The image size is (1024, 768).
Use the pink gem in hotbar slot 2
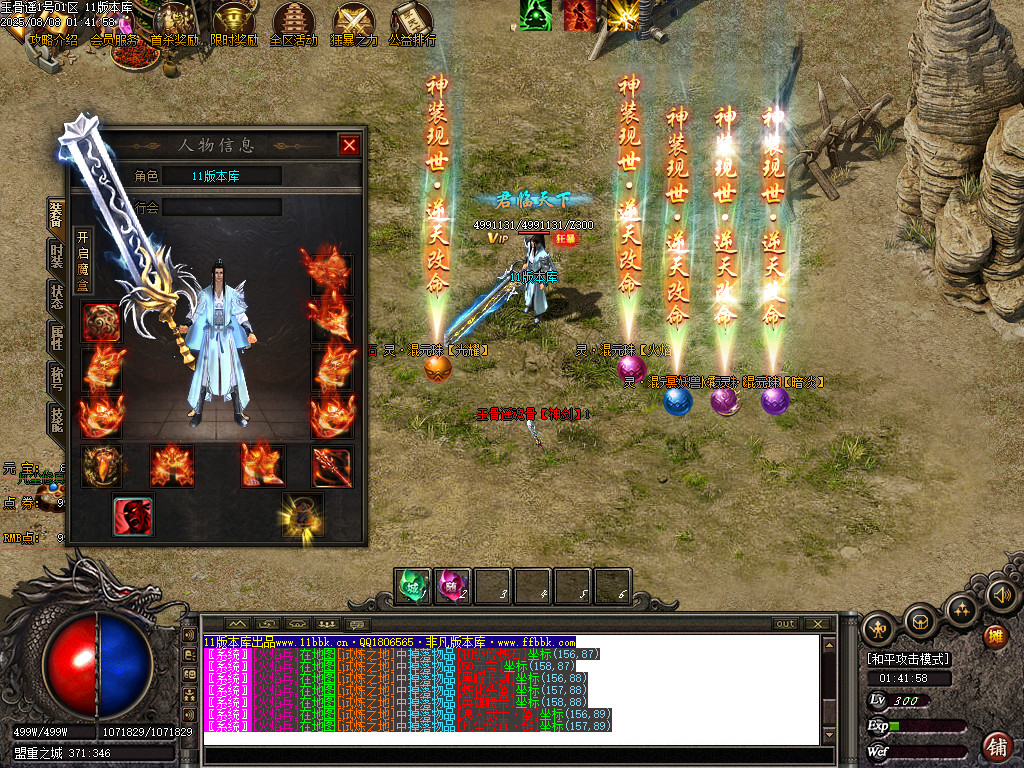[x=453, y=586]
